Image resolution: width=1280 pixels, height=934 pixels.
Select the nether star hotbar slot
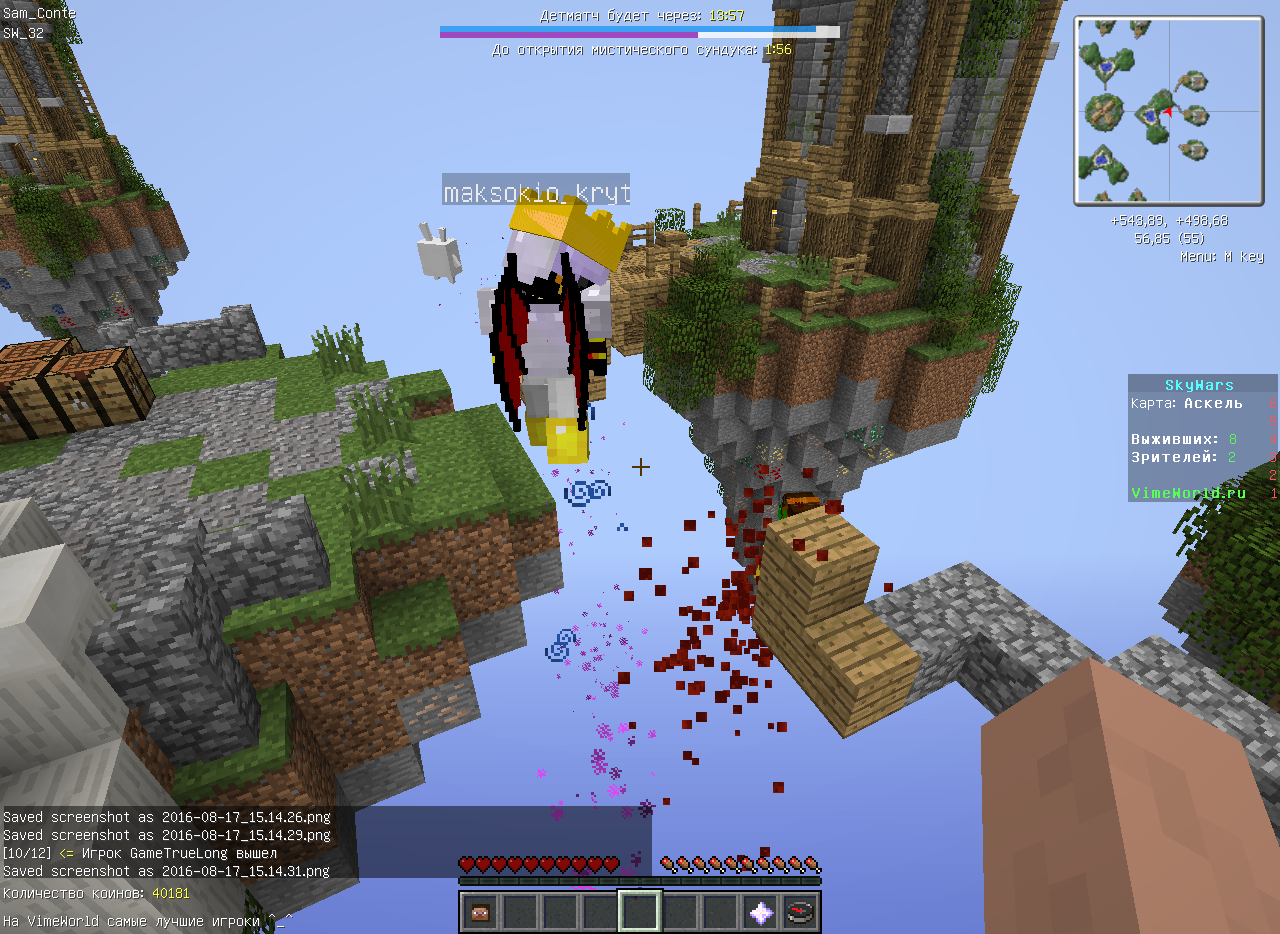(x=761, y=911)
